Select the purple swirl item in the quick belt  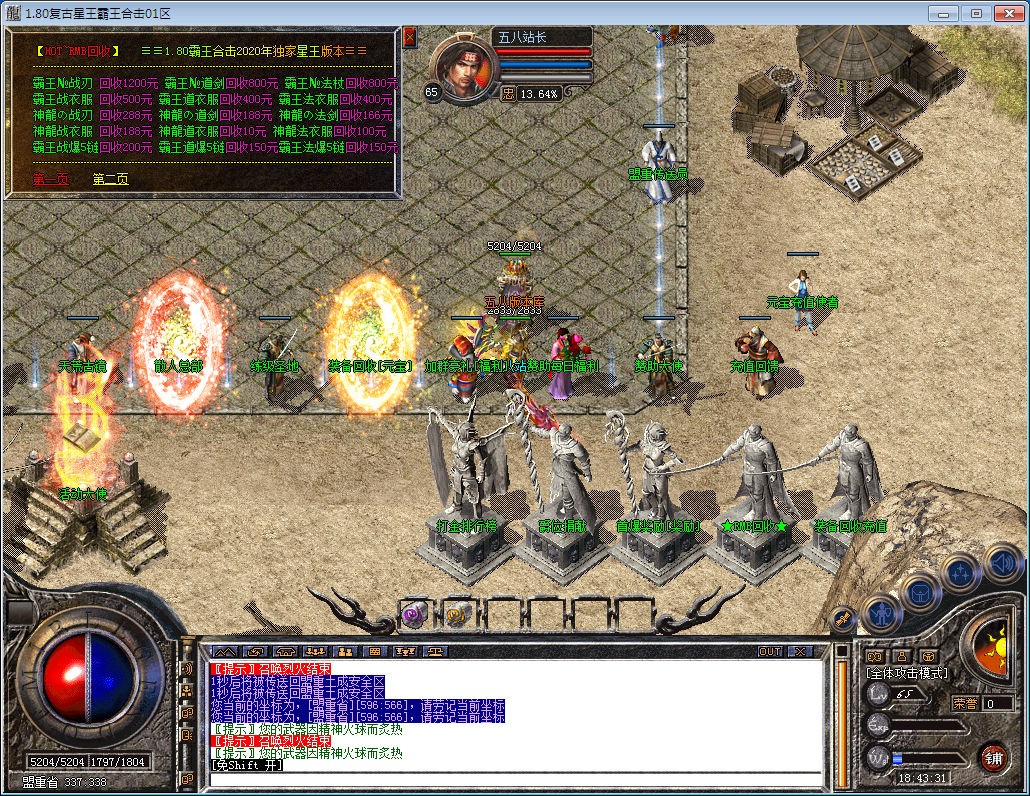pos(415,612)
